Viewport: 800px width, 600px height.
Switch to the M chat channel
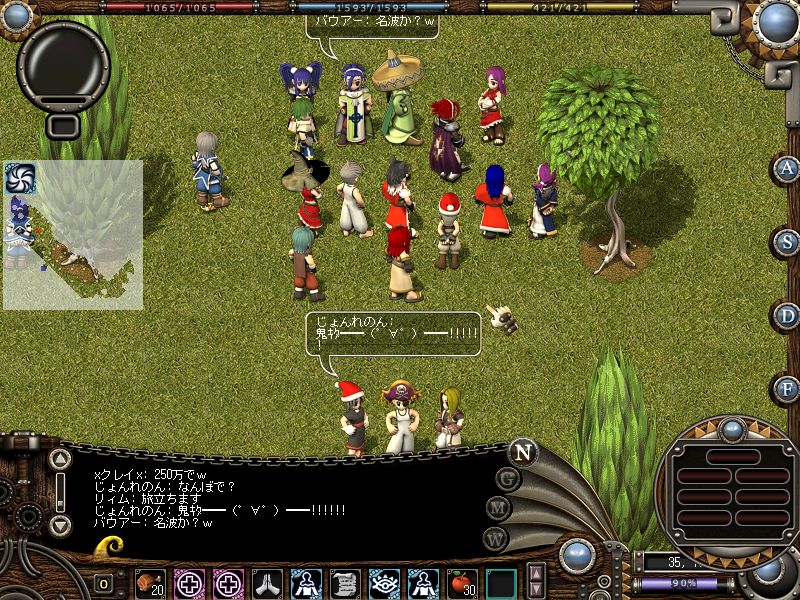(x=499, y=509)
